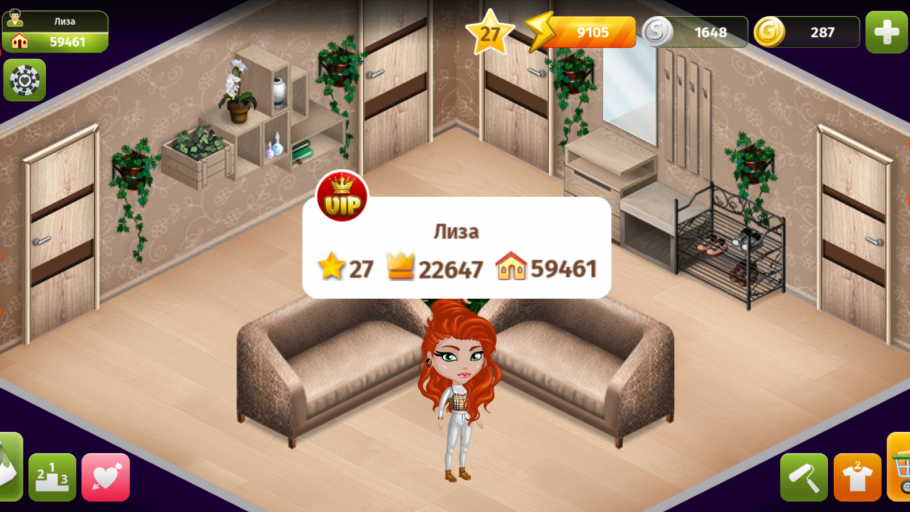Open the paint roller room decorating mode

pos(804,477)
